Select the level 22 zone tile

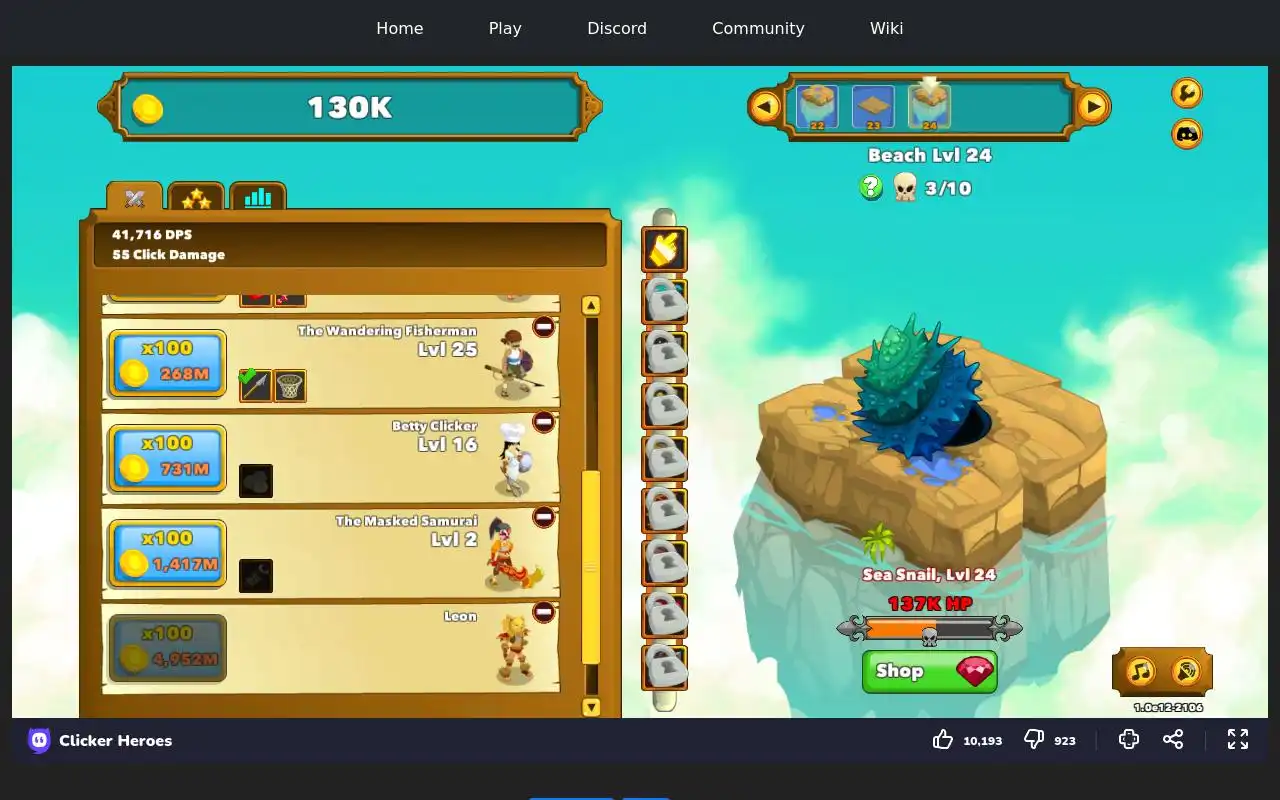point(817,107)
